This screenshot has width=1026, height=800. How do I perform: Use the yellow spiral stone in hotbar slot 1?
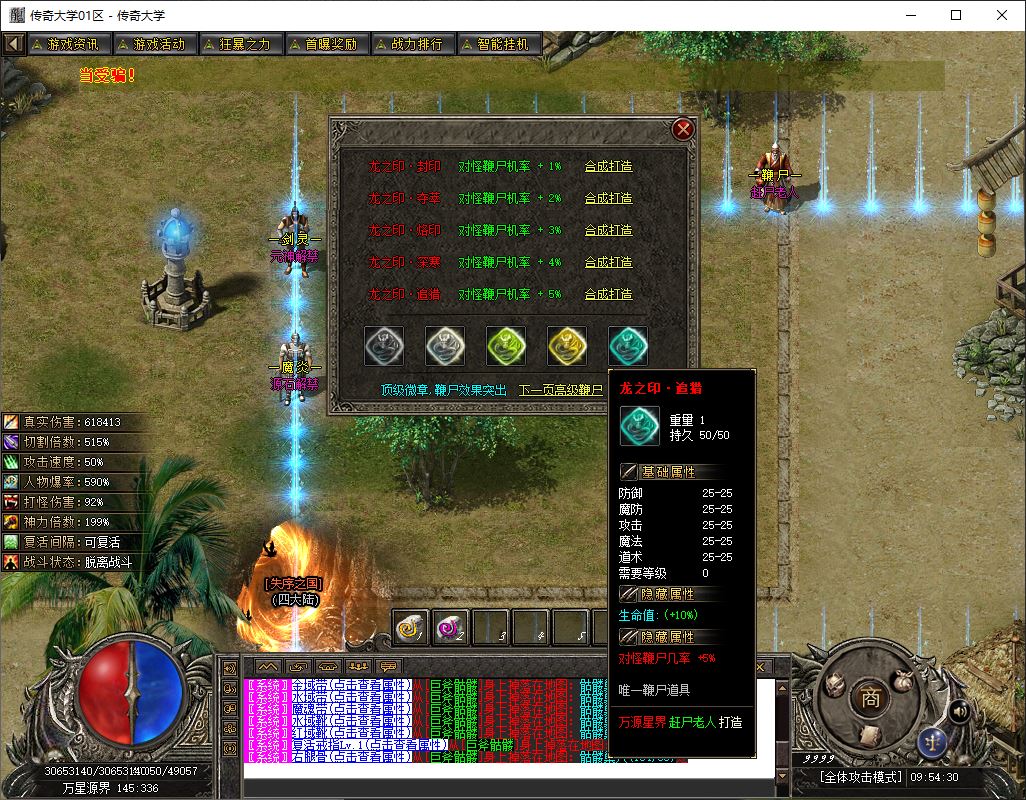coord(410,627)
